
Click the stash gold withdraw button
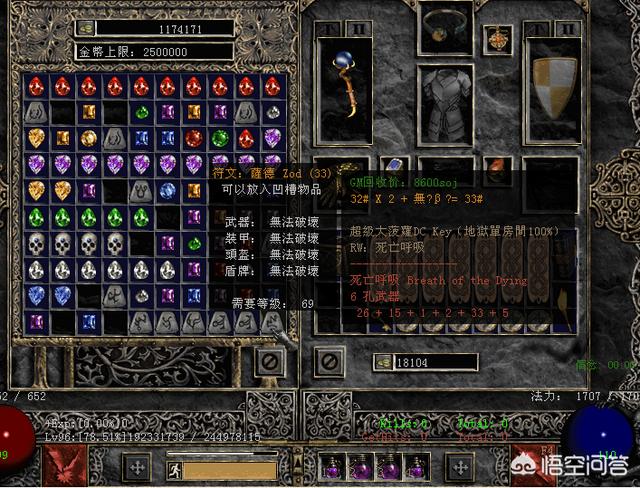point(86,29)
